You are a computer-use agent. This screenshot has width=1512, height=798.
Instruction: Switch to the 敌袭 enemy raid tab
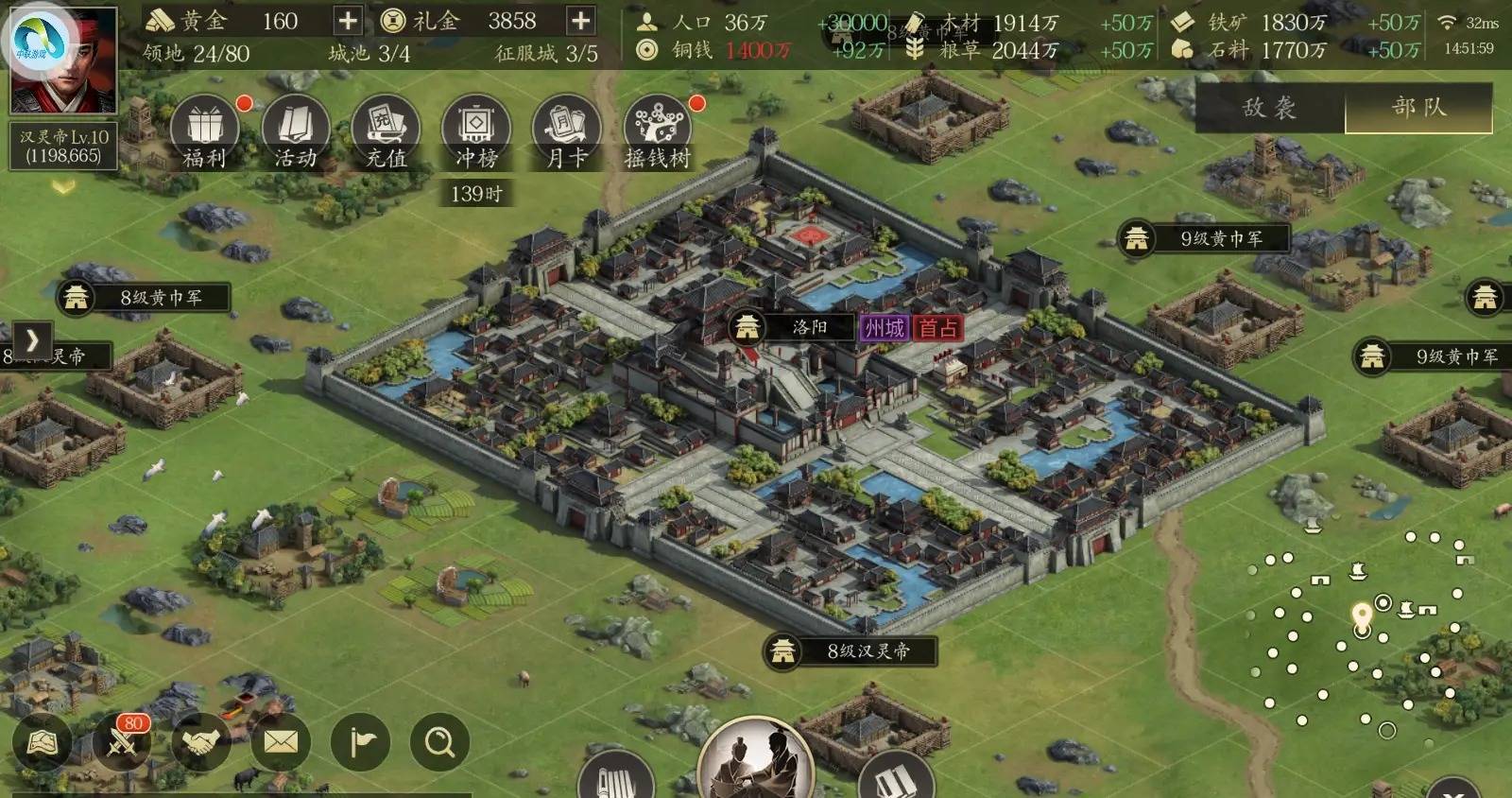(x=1269, y=108)
